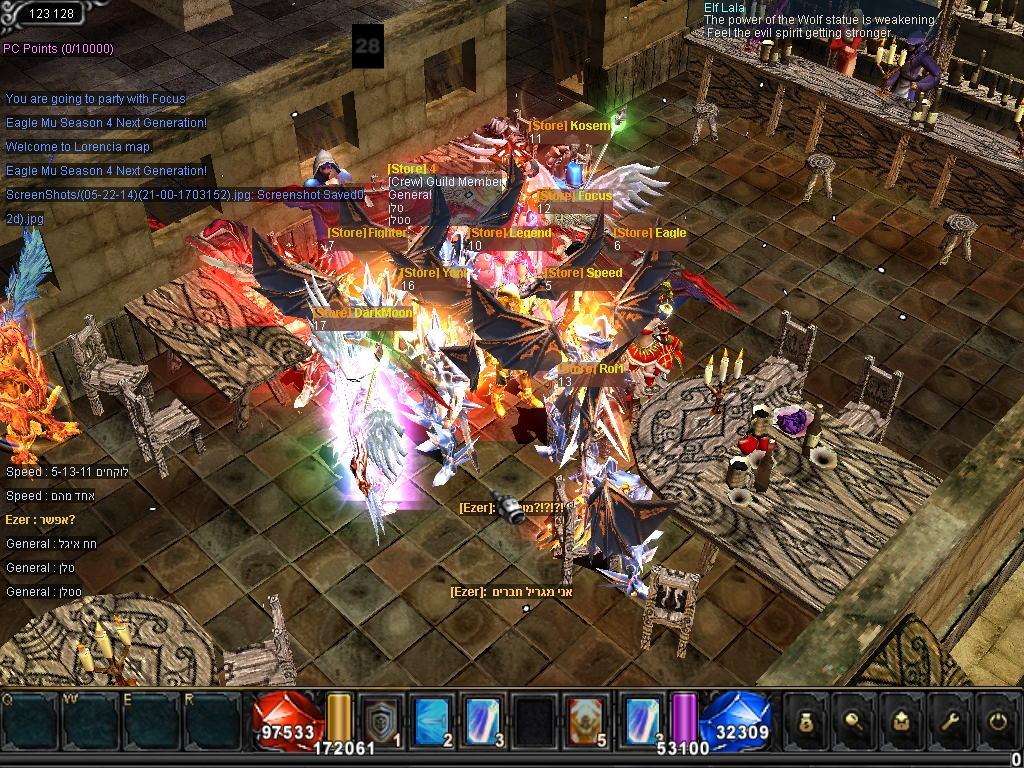Select the shield skill in slot 1

pyautogui.click(x=382, y=717)
